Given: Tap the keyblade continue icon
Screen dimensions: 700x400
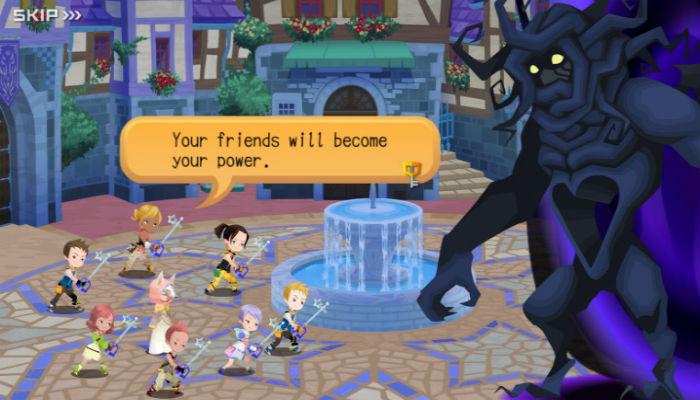Looking at the screenshot, I should (411, 171).
